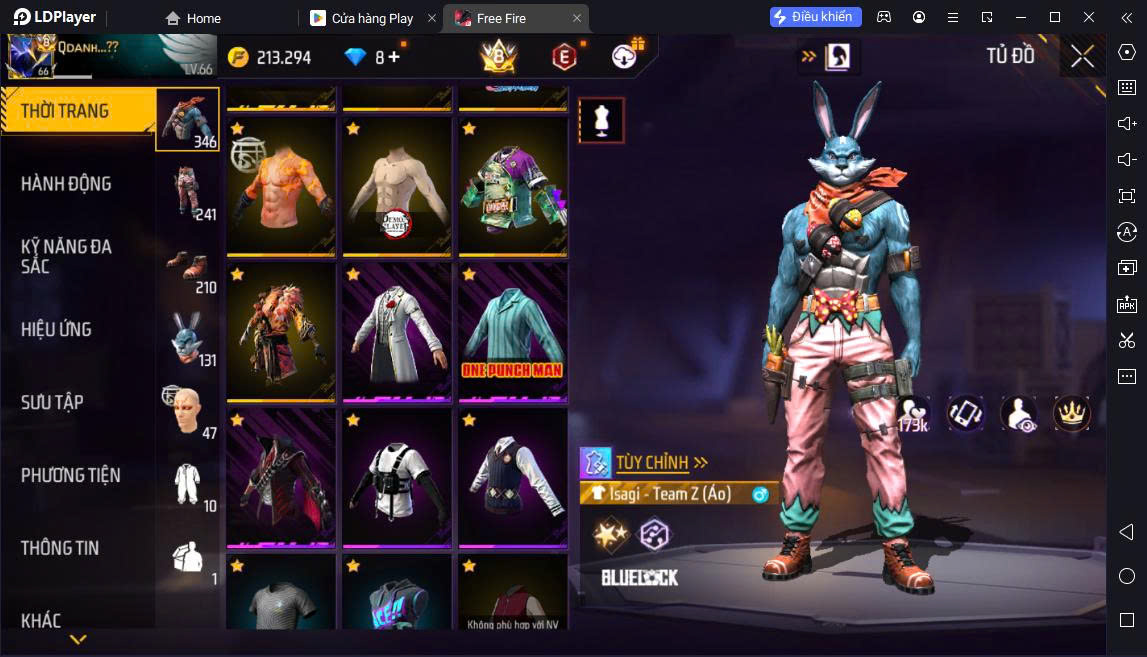This screenshot has height=657, width=1147.
Task: Equip the white formal coat with rose
Action: pyautogui.click(x=397, y=330)
